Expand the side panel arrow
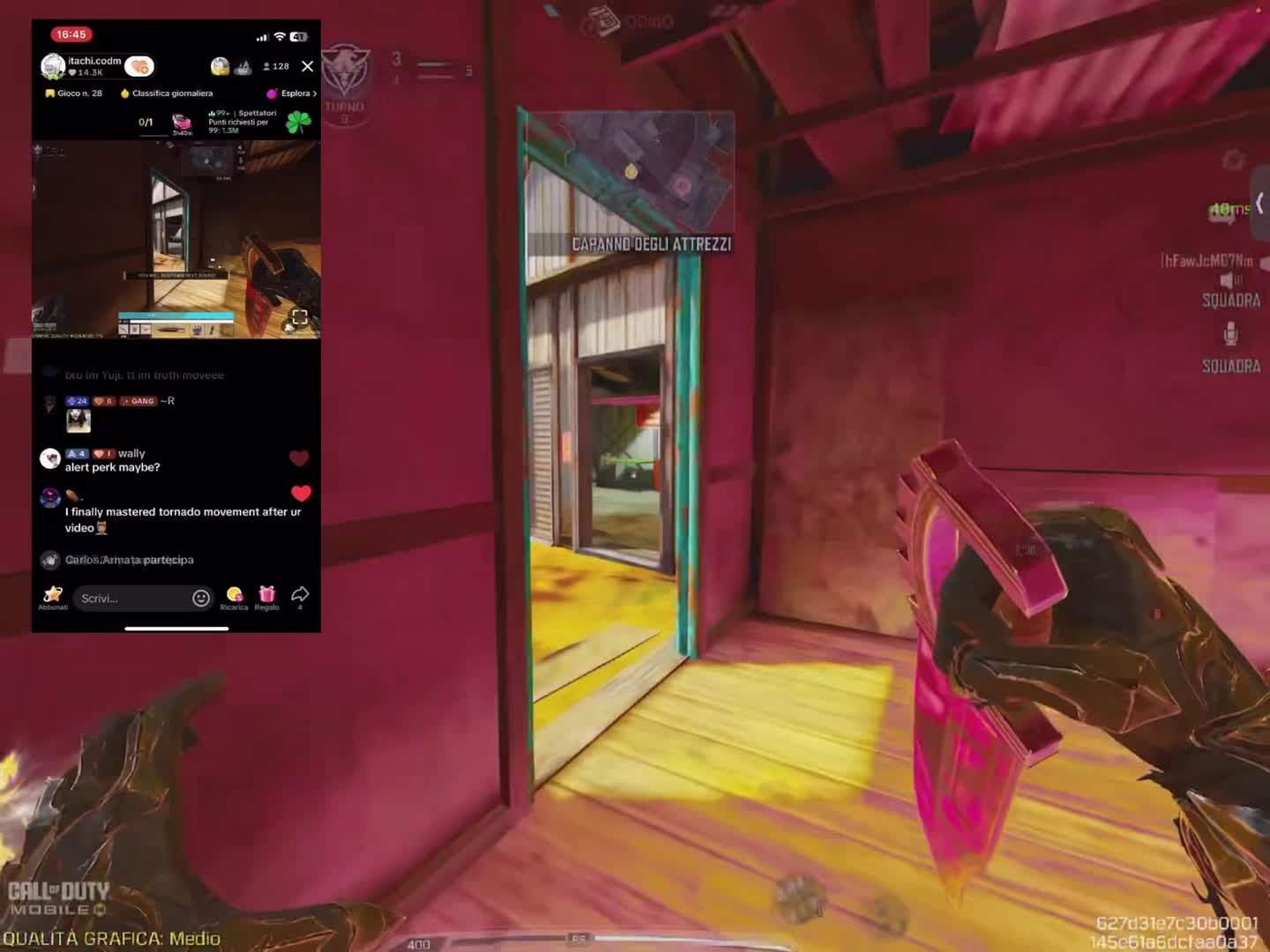 point(1260,203)
